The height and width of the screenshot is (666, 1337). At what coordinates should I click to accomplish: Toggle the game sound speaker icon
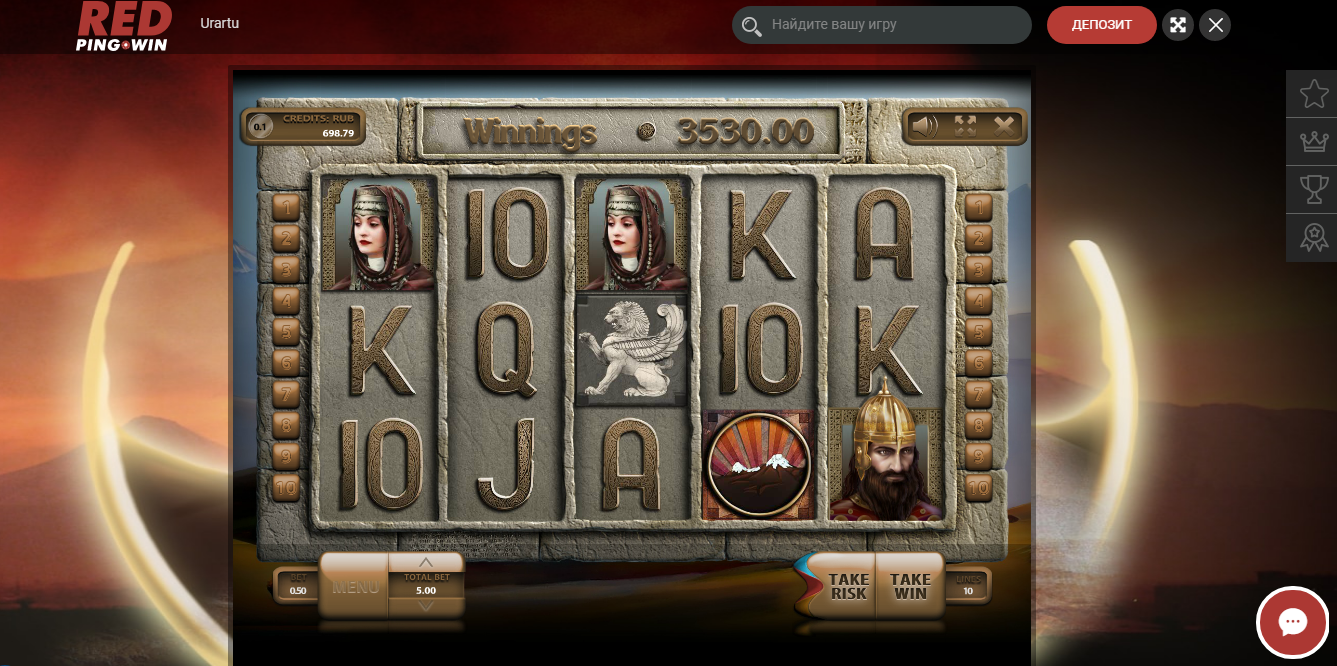tap(924, 126)
